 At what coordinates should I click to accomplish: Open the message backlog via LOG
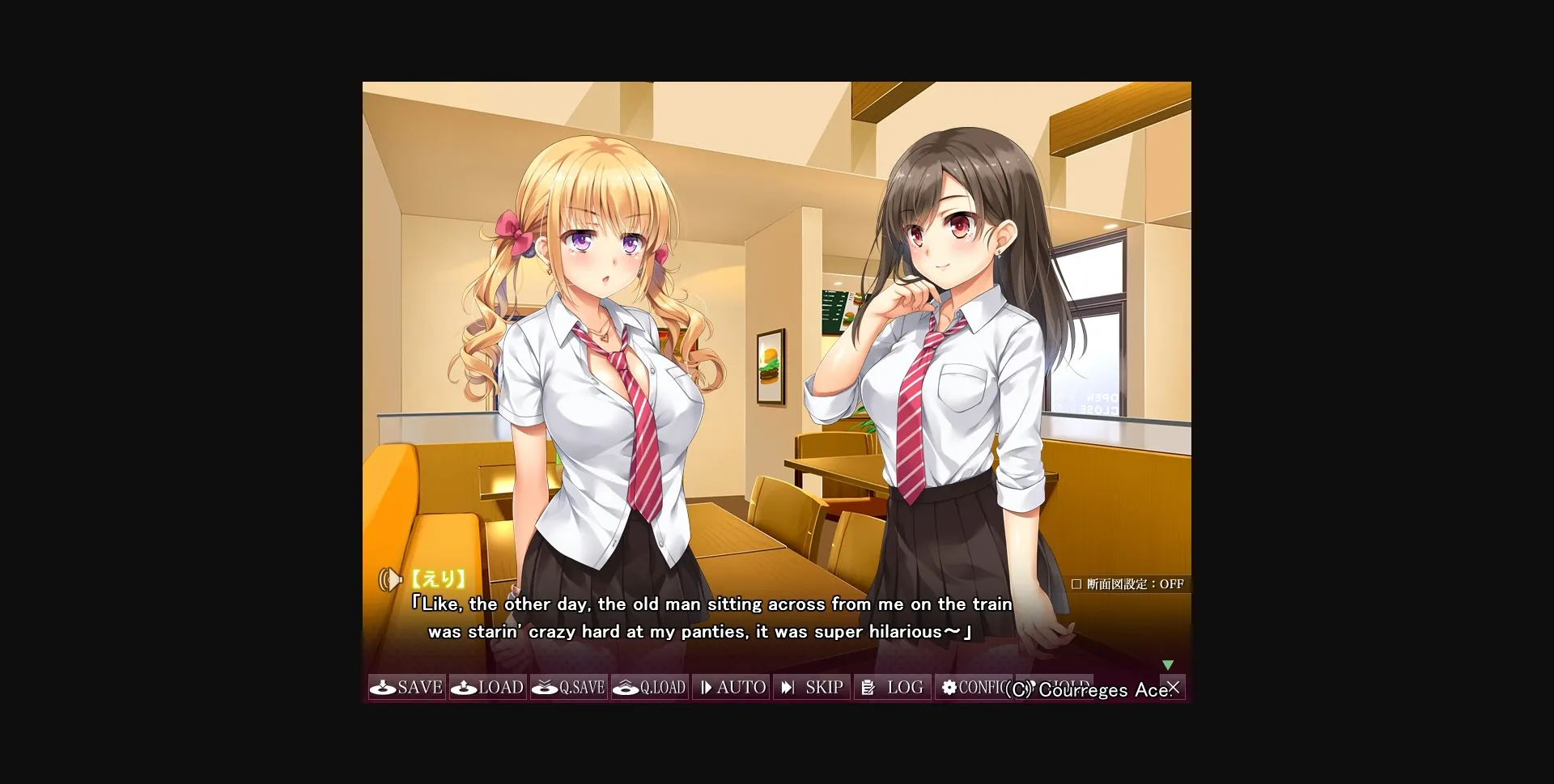click(892, 687)
